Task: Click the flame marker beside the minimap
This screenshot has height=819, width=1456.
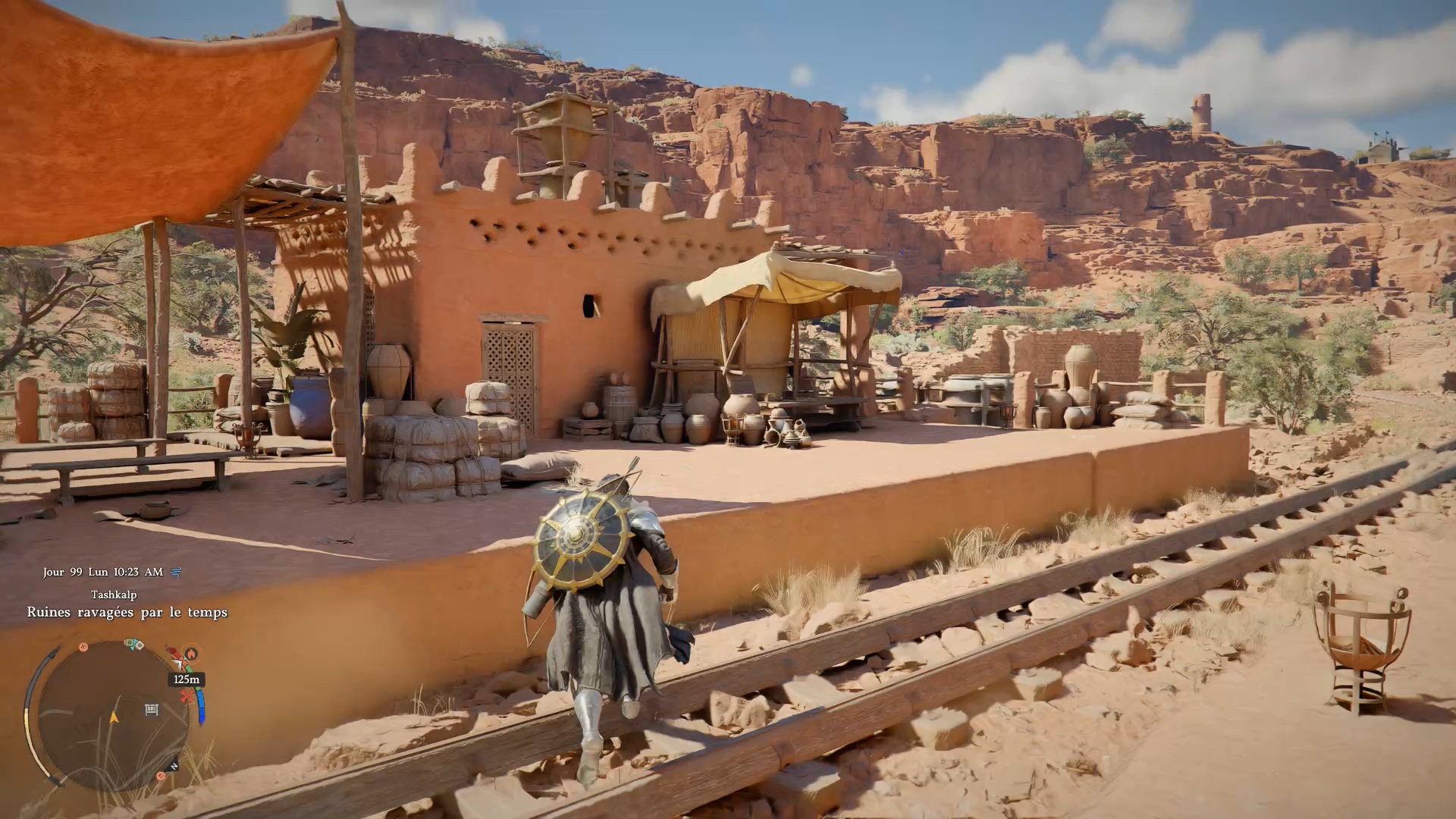Action: [x=191, y=653]
